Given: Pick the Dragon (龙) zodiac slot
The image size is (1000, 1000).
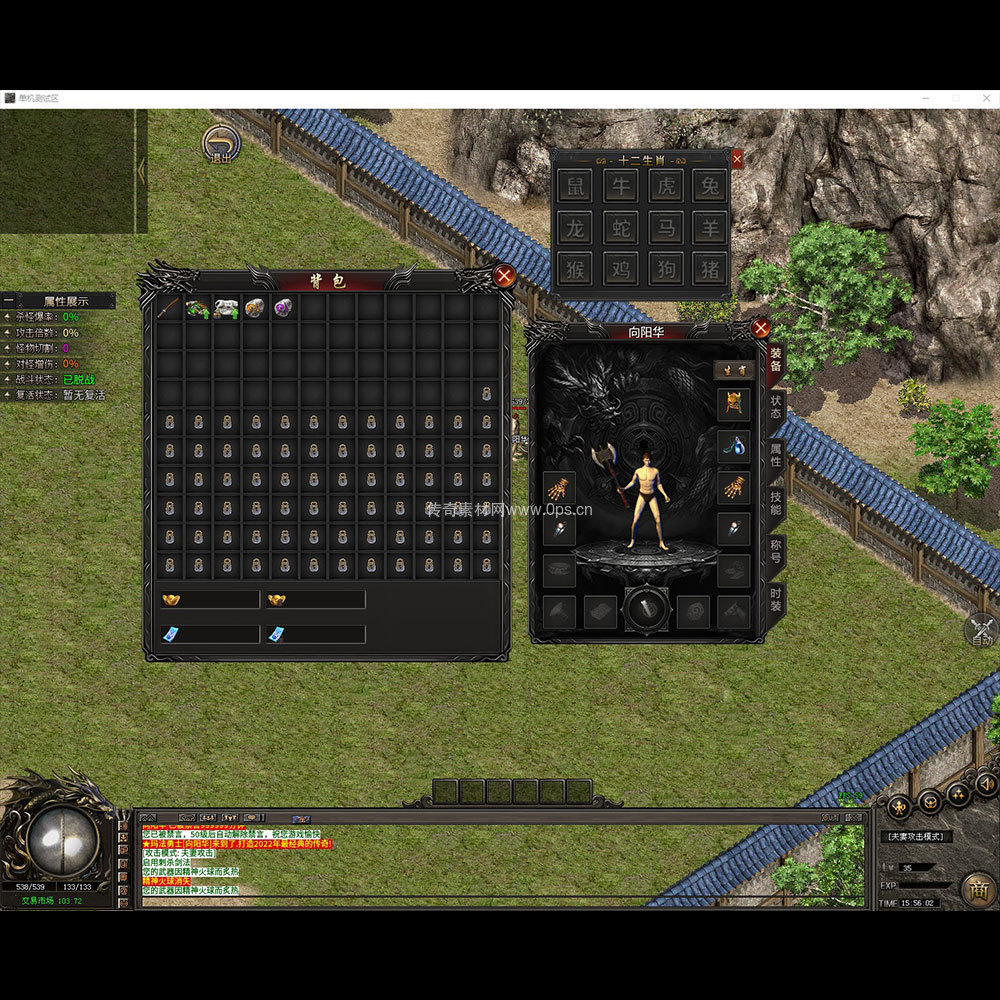Looking at the screenshot, I should pos(574,227).
